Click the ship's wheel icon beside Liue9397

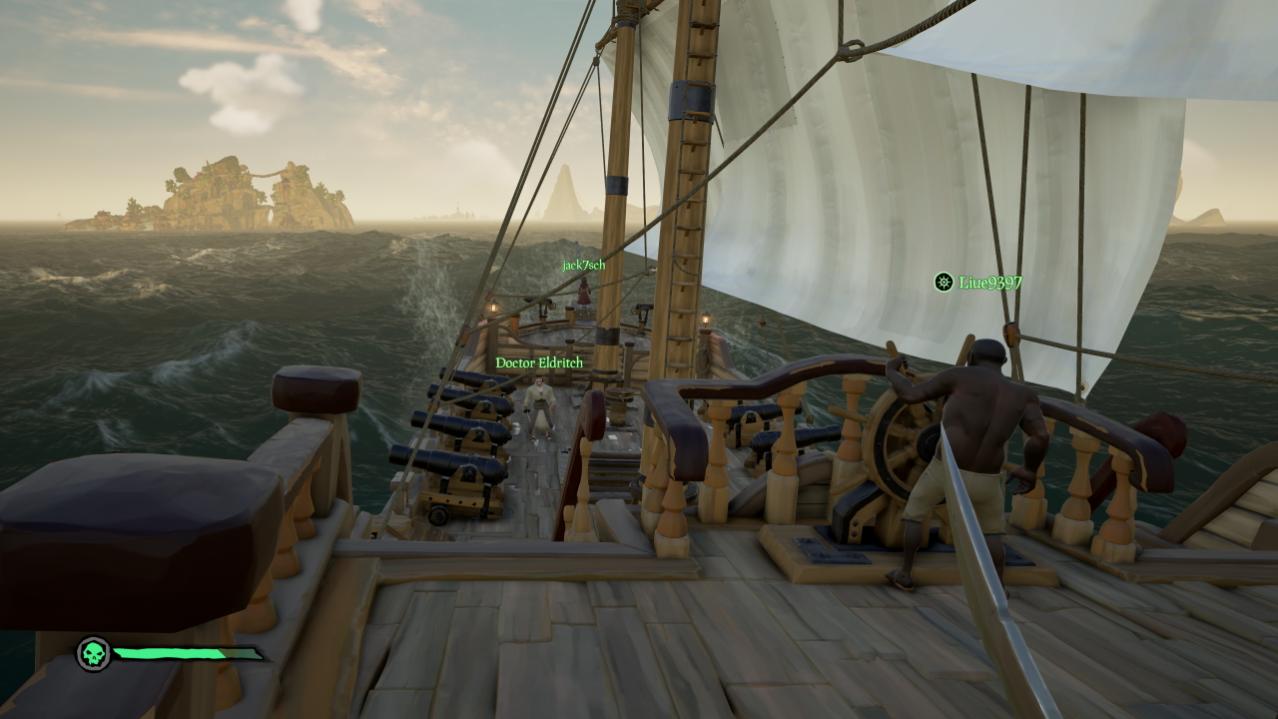[x=943, y=282]
